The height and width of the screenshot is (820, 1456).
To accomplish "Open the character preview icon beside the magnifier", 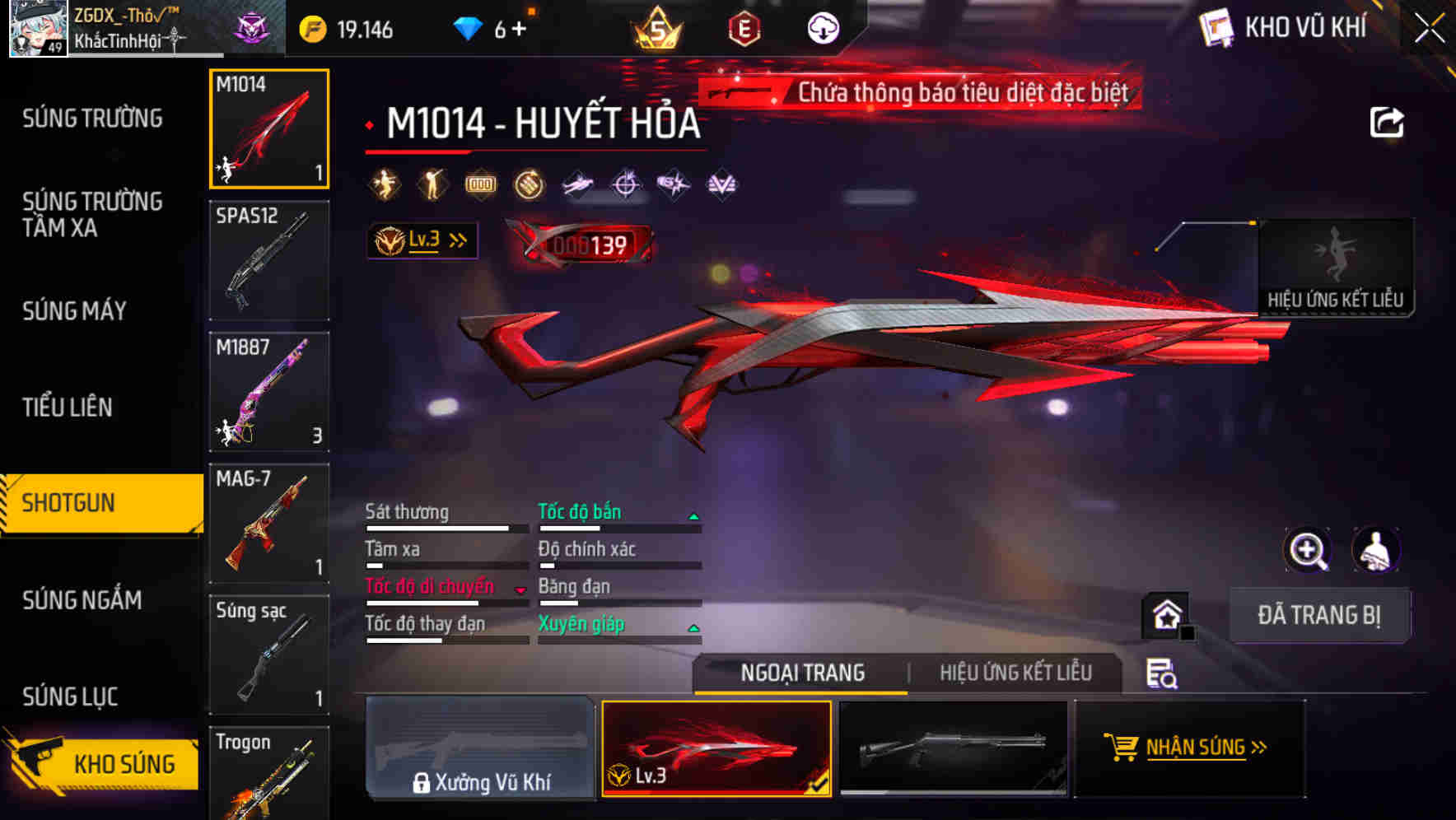I will (1374, 550).
